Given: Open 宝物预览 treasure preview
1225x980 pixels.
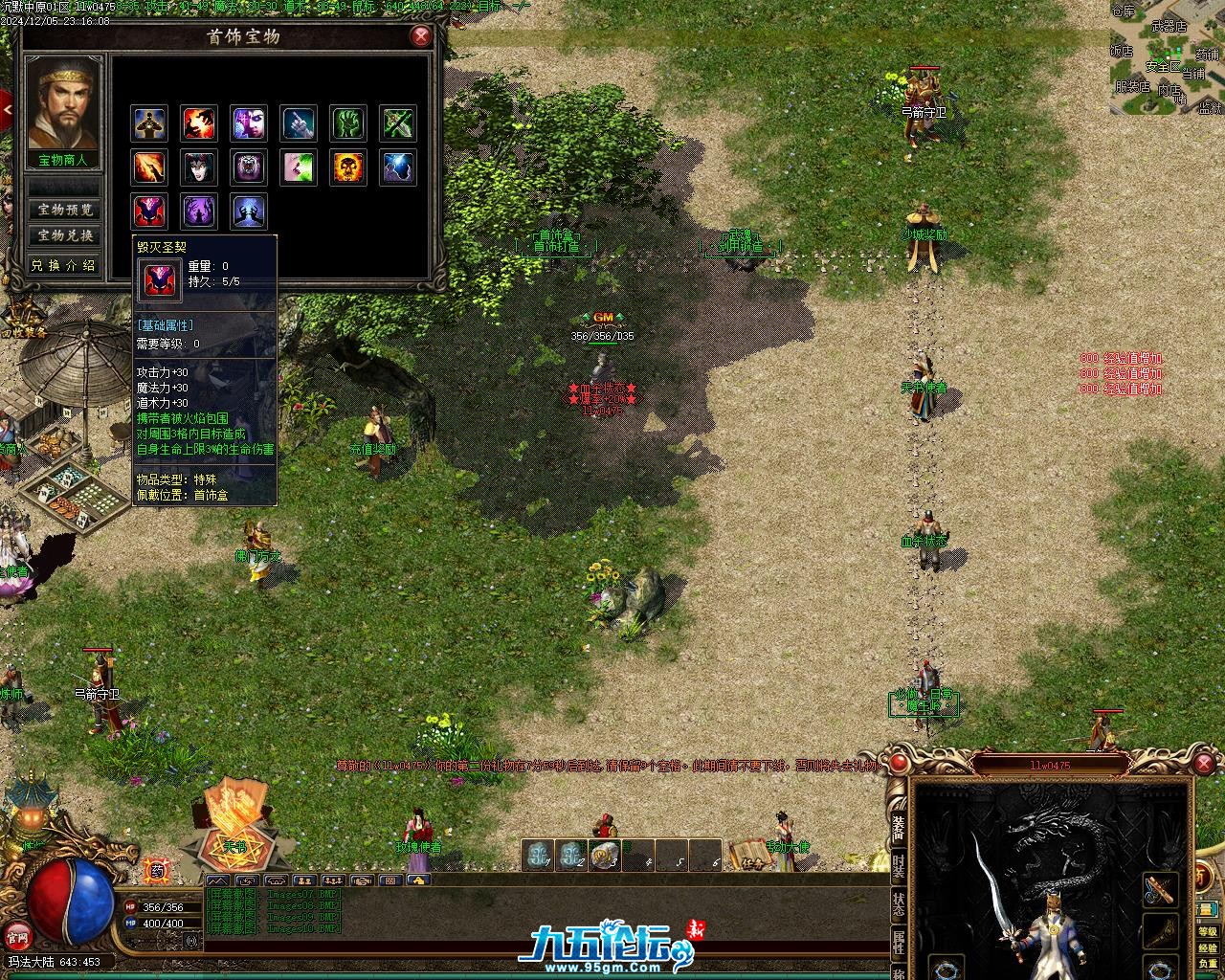Looking at the screenshot, I should (65, 210).
